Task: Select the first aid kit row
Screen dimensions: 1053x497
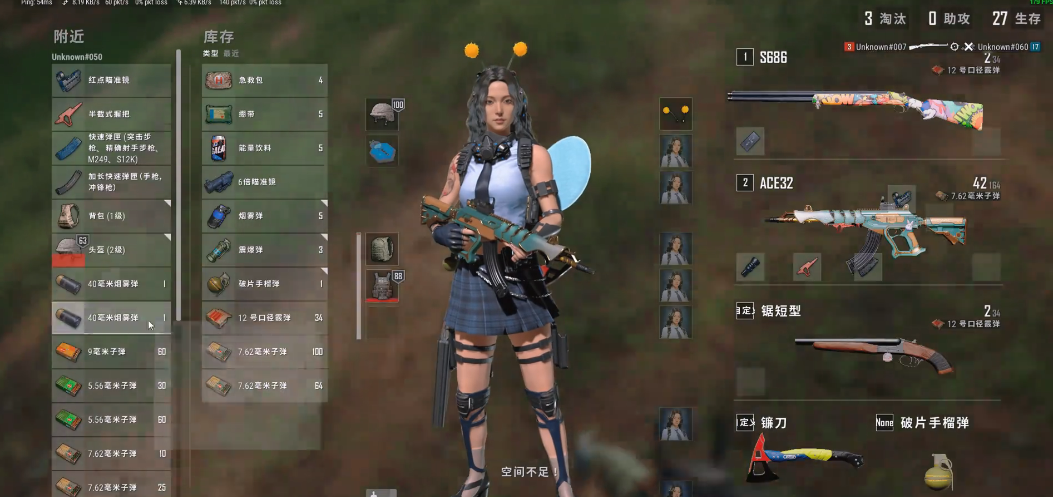Action: coord(264,80)
